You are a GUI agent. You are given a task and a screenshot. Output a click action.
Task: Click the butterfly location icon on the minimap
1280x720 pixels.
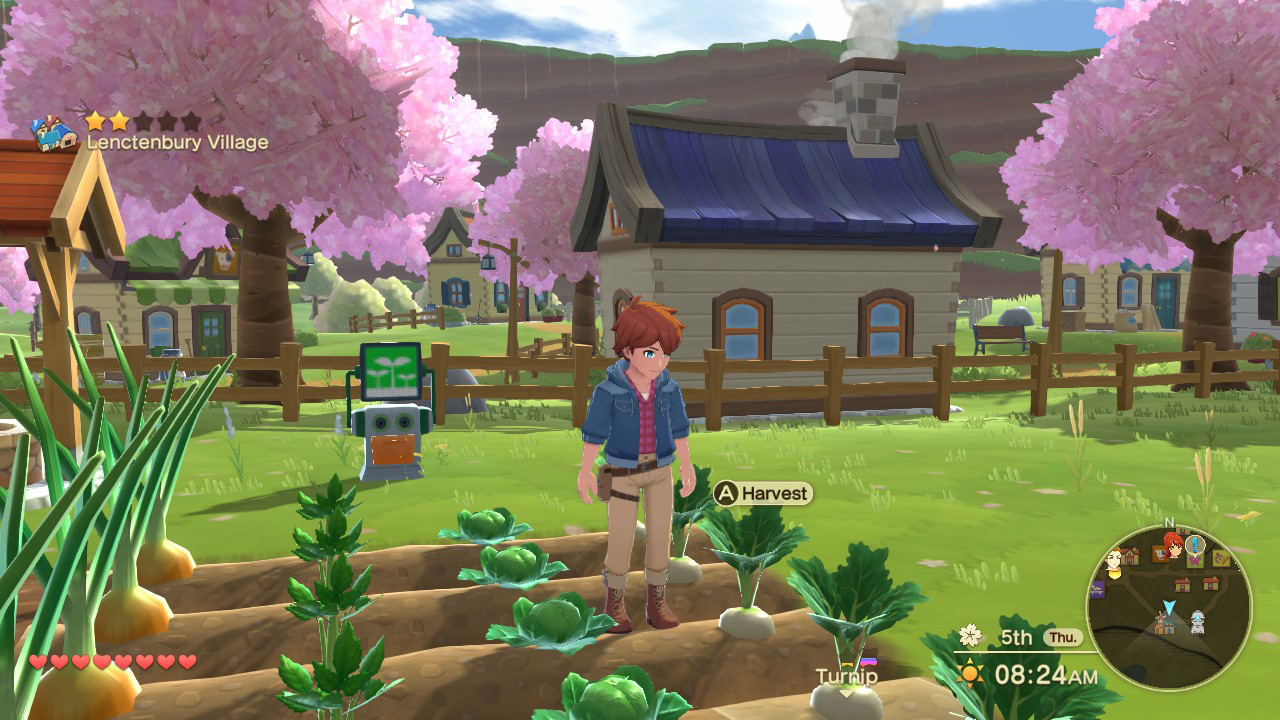1194,560
